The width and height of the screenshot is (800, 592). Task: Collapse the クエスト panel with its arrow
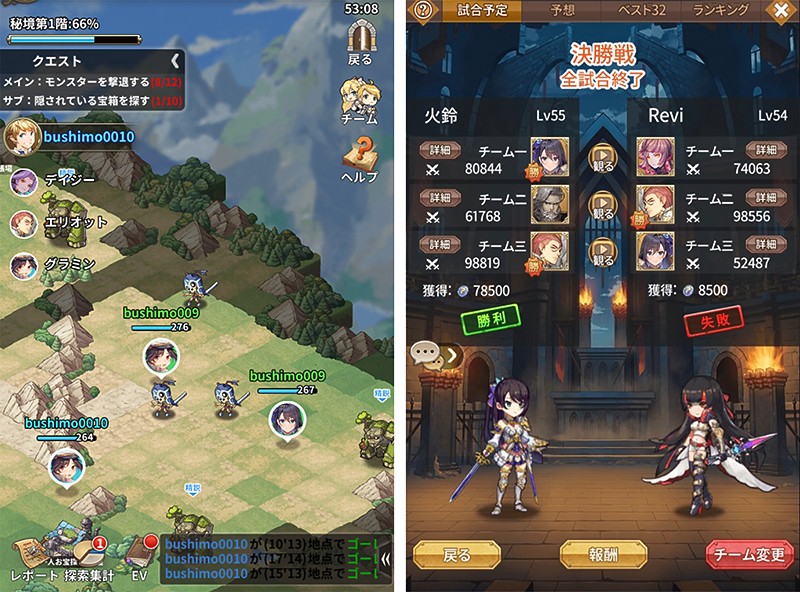175,61
